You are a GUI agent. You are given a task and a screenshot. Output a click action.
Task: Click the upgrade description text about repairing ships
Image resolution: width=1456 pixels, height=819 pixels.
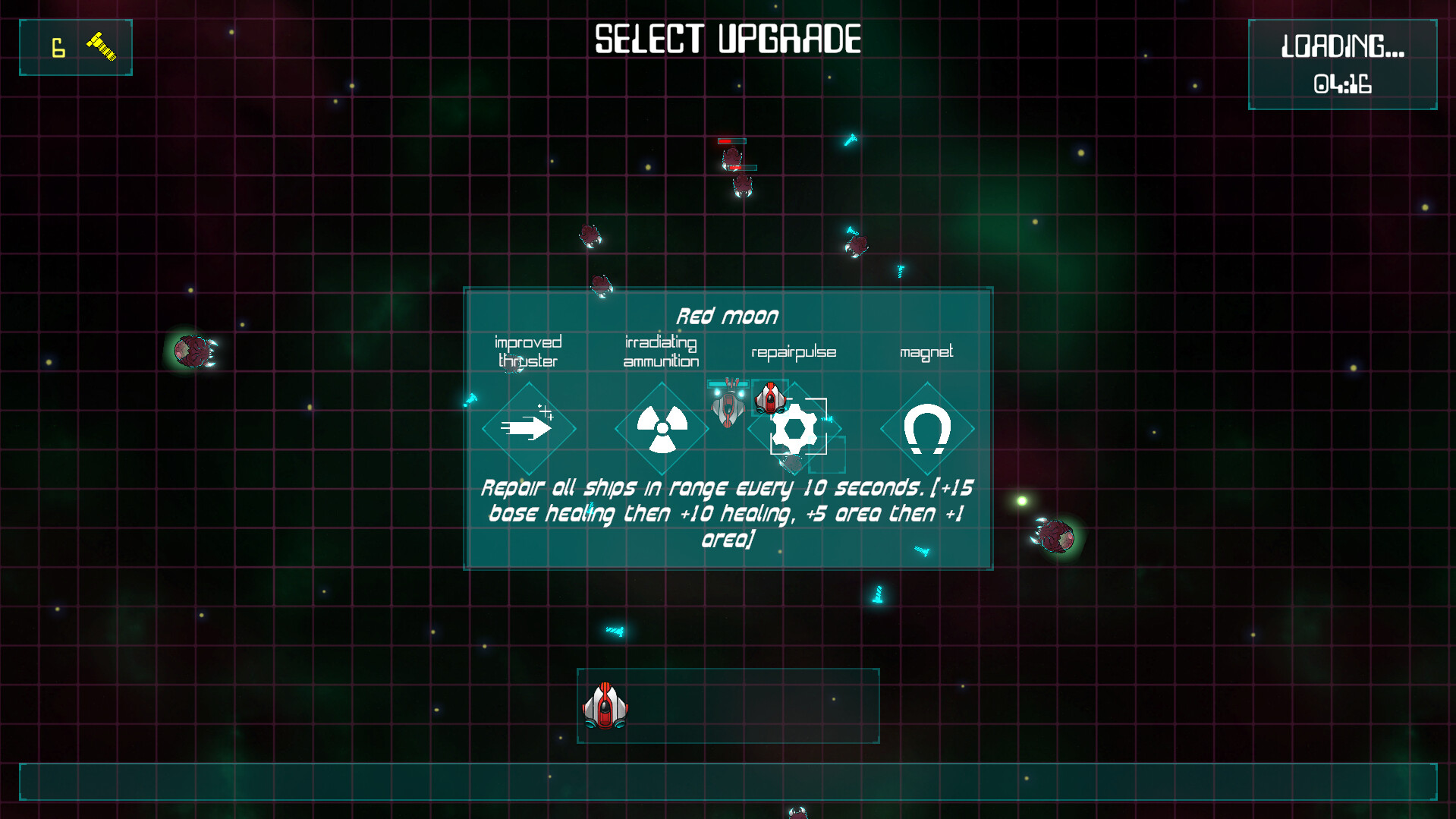pos(727,513)
